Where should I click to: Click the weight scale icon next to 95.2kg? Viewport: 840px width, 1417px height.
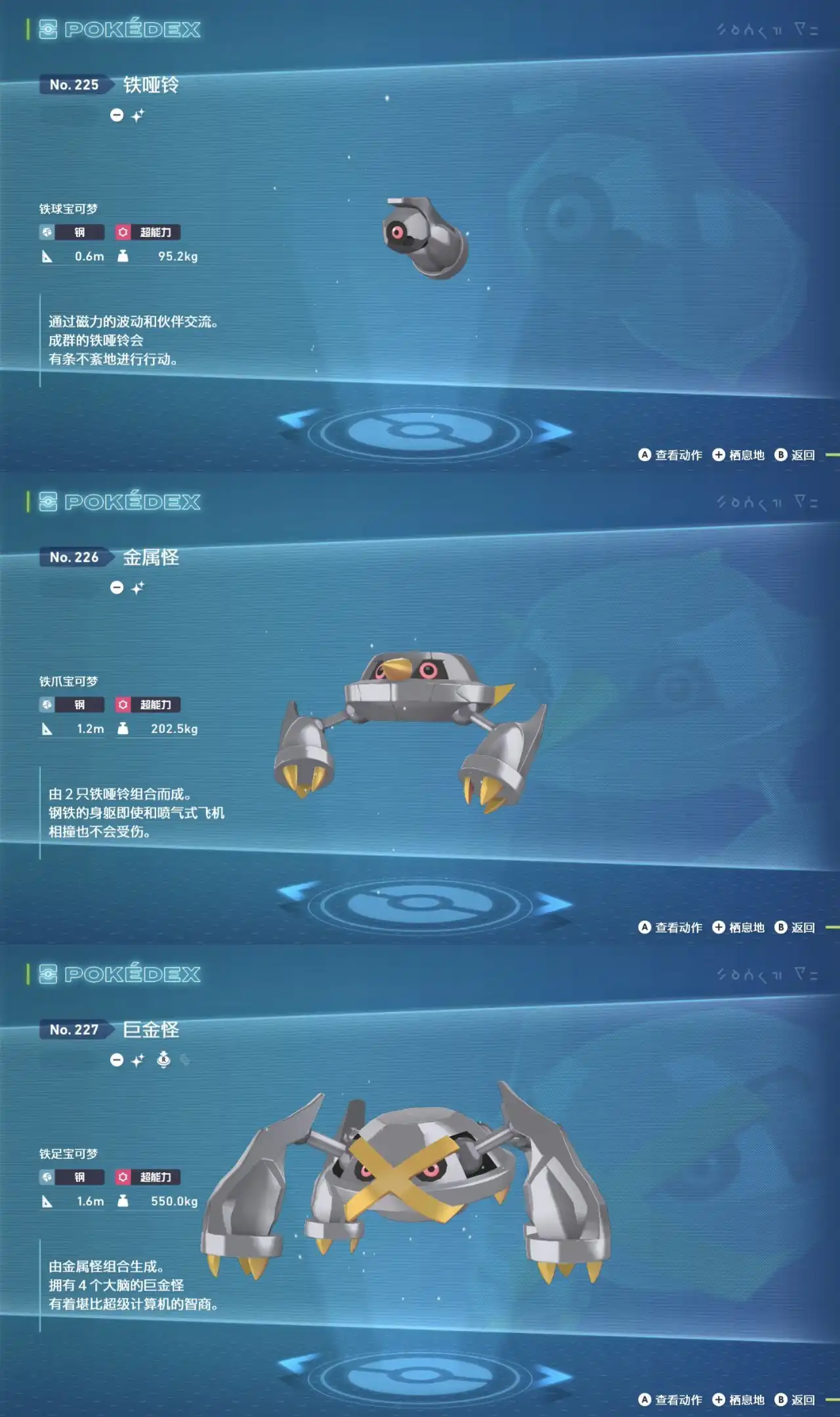click(121, 256)
